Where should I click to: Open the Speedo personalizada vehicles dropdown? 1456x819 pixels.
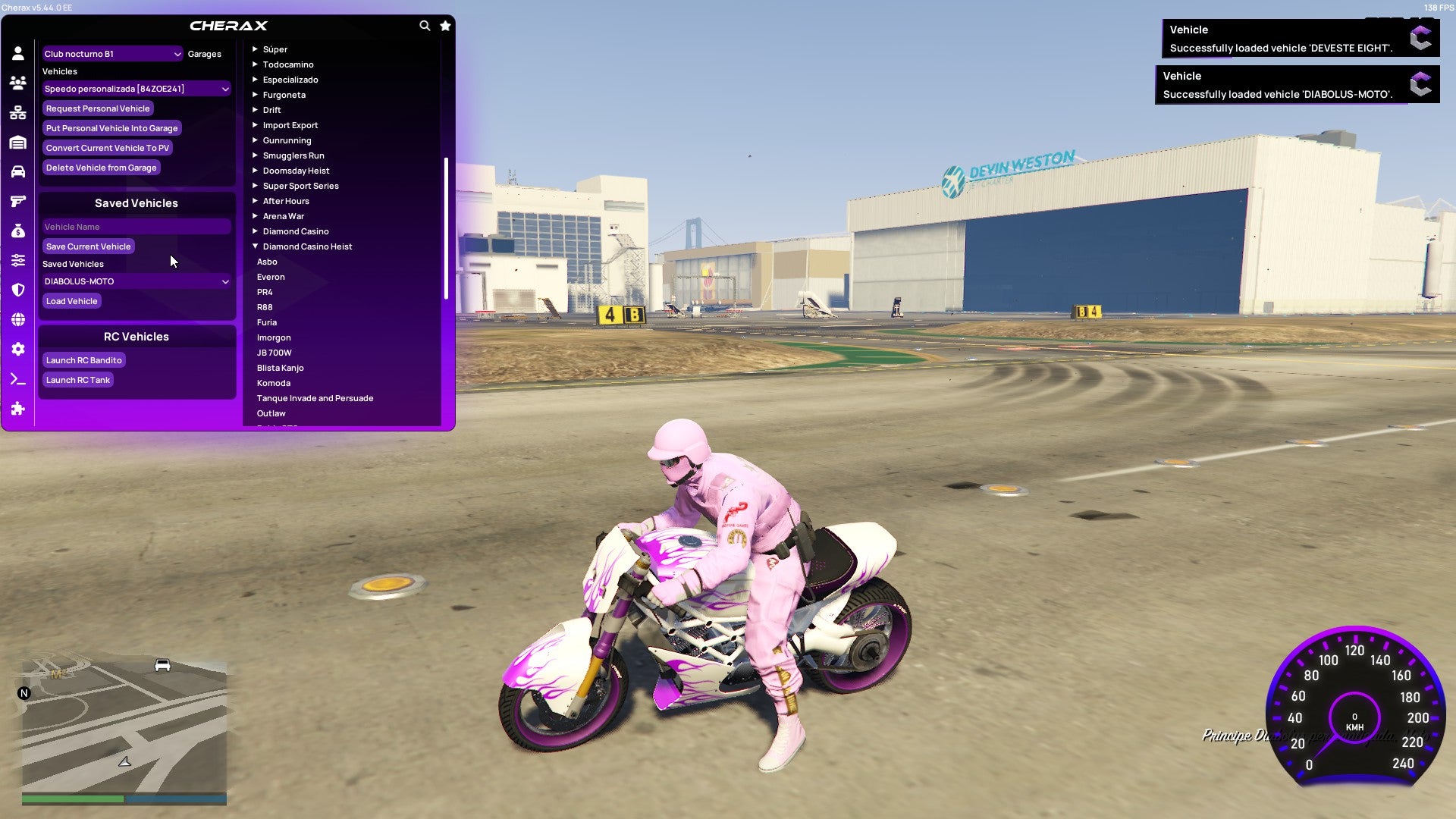(x=136, y=89)
